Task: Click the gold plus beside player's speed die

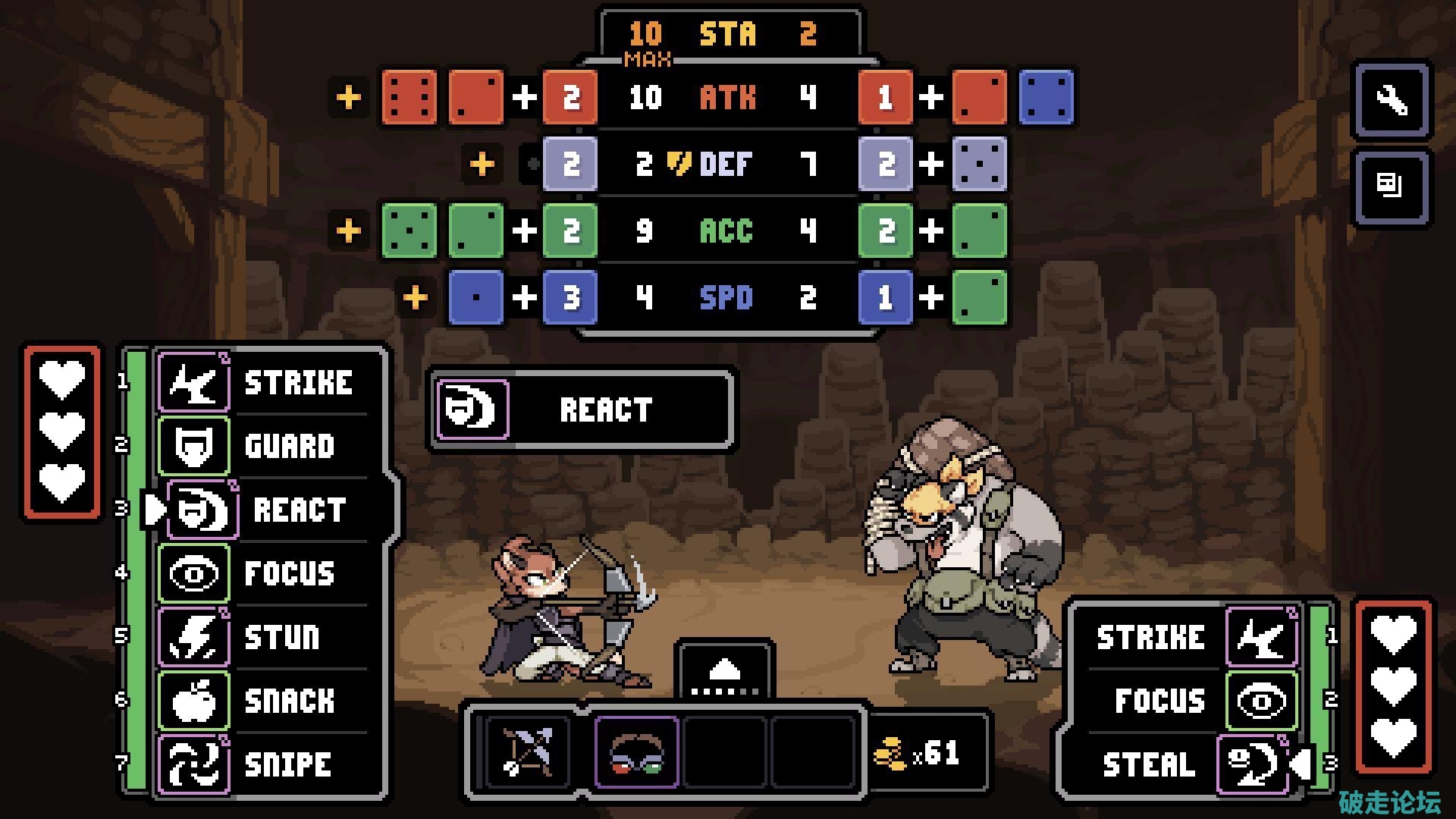Action: click(416, 297)
